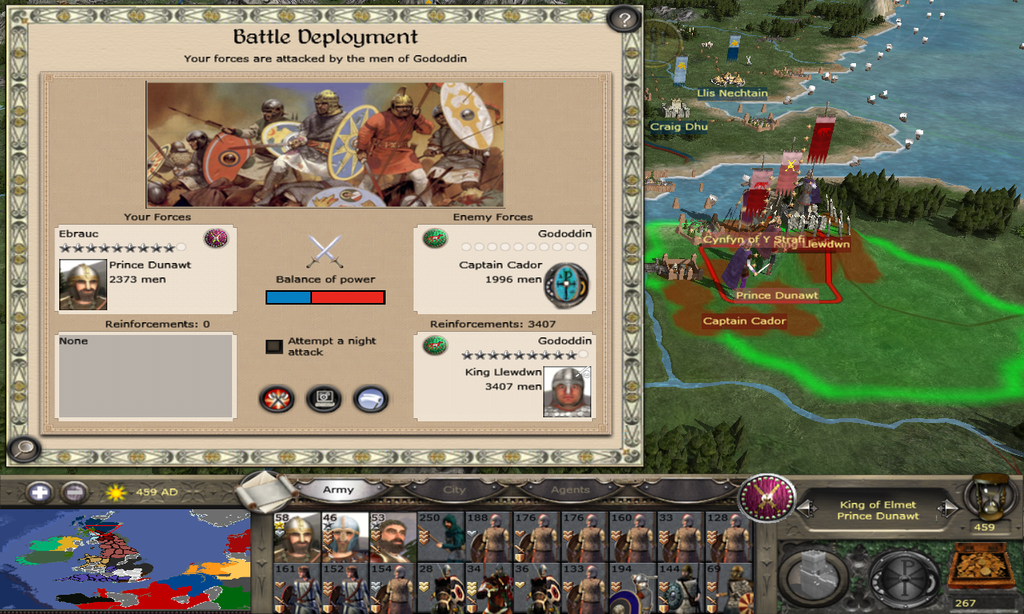Click the campaign minimap of Britain
Viewport: 1024px width, 614px height.
click(x=125, y=561)
